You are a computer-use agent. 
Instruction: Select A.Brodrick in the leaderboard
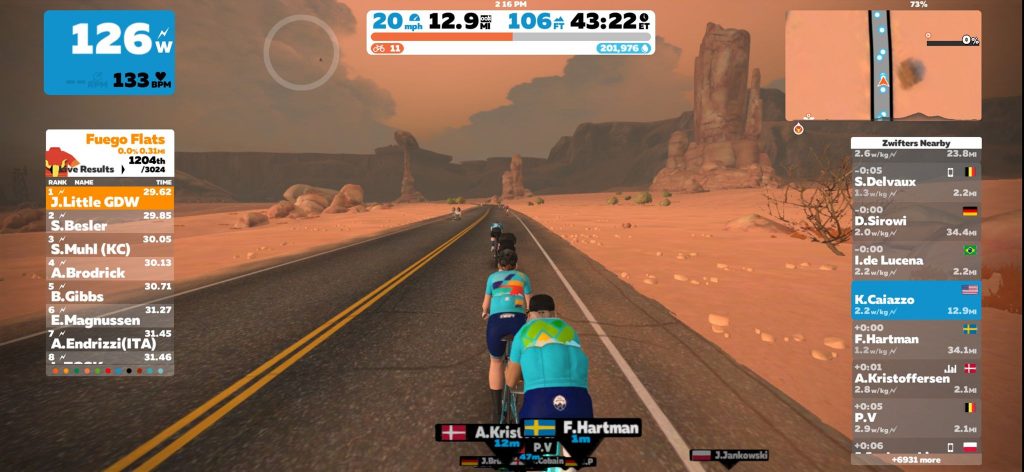point(110,270)
